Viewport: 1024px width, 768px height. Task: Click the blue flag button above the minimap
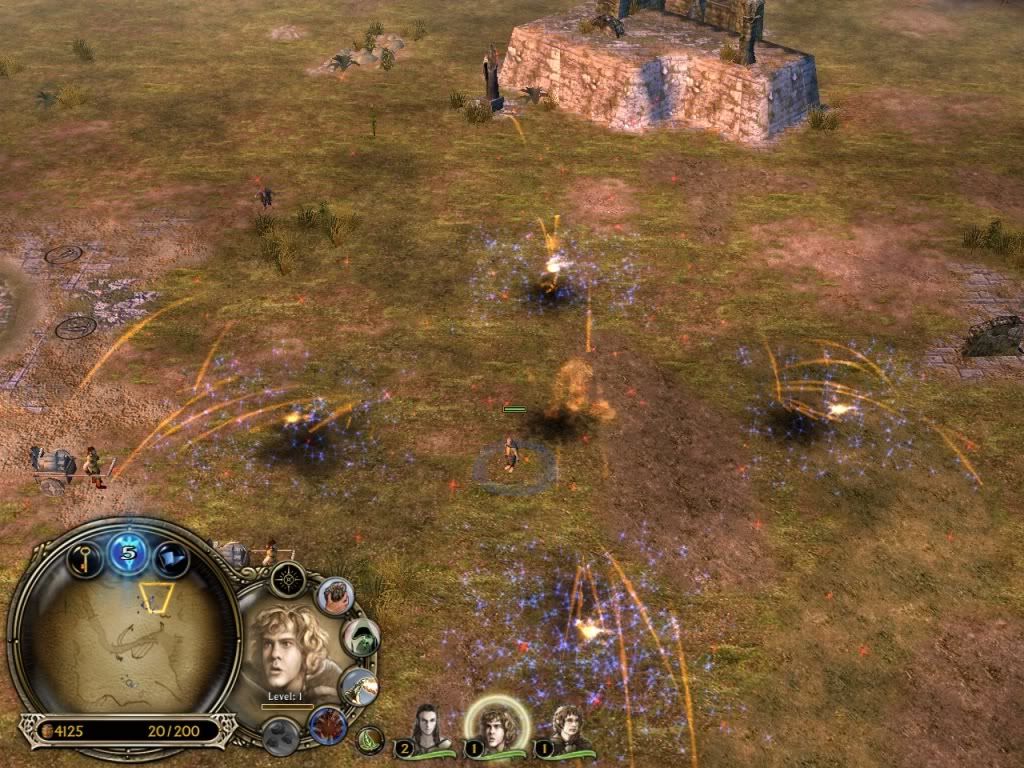click(173, 558)
